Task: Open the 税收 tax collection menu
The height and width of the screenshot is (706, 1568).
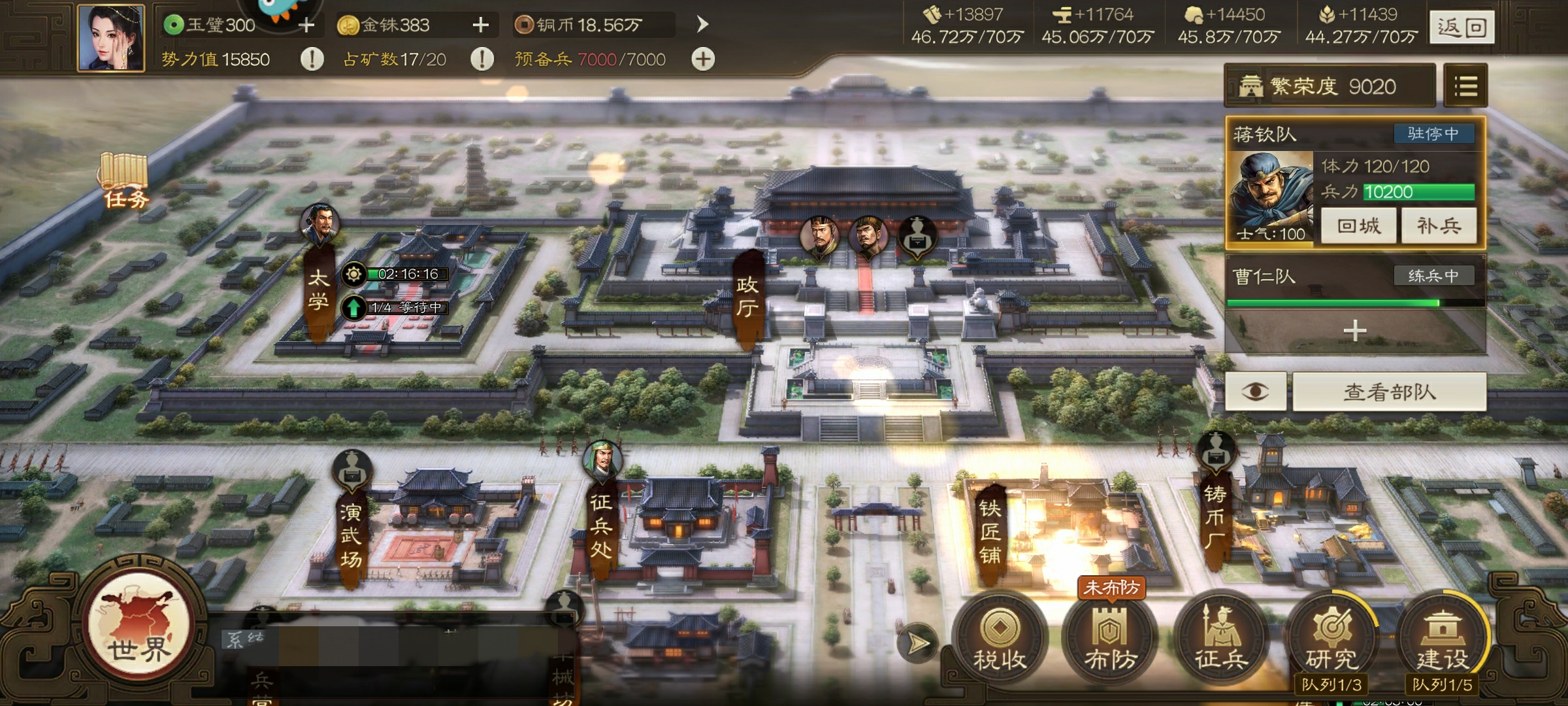Action: (x=999, y=638)
